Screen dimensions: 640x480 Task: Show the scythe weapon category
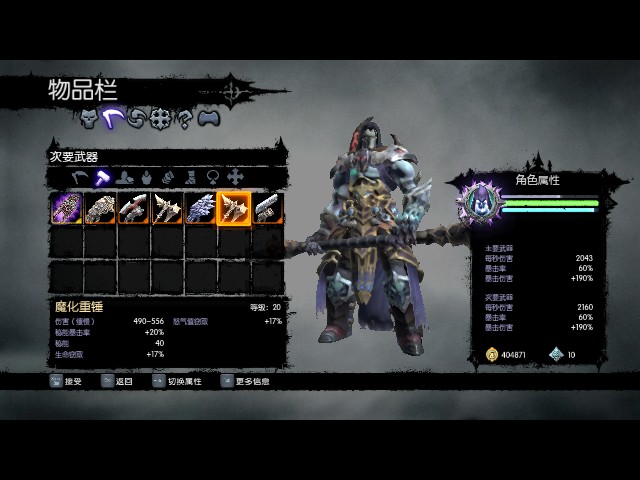(80, 178)
